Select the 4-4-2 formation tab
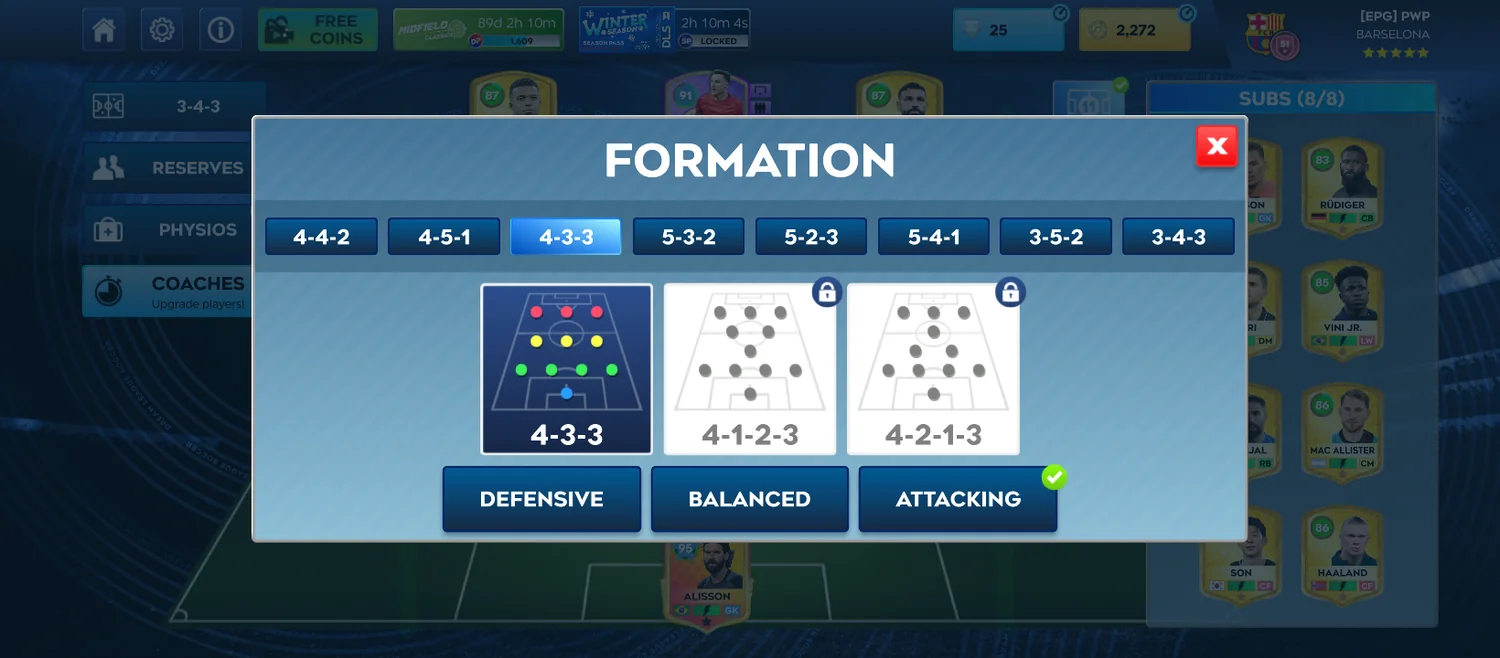This screenshot has width=1500, height=658. point(321,237)
